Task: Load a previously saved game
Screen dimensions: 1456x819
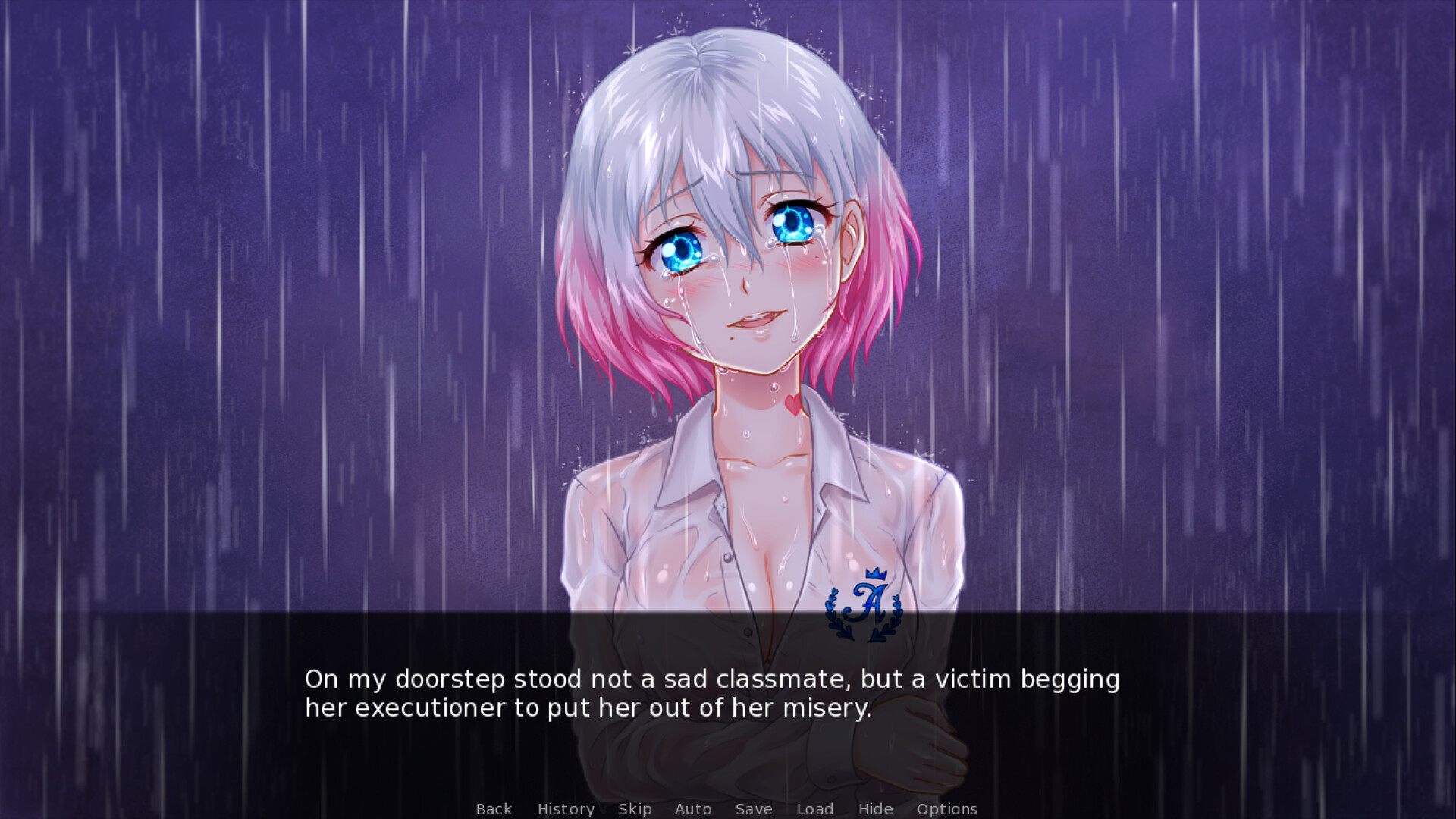Action: point(814,809)
